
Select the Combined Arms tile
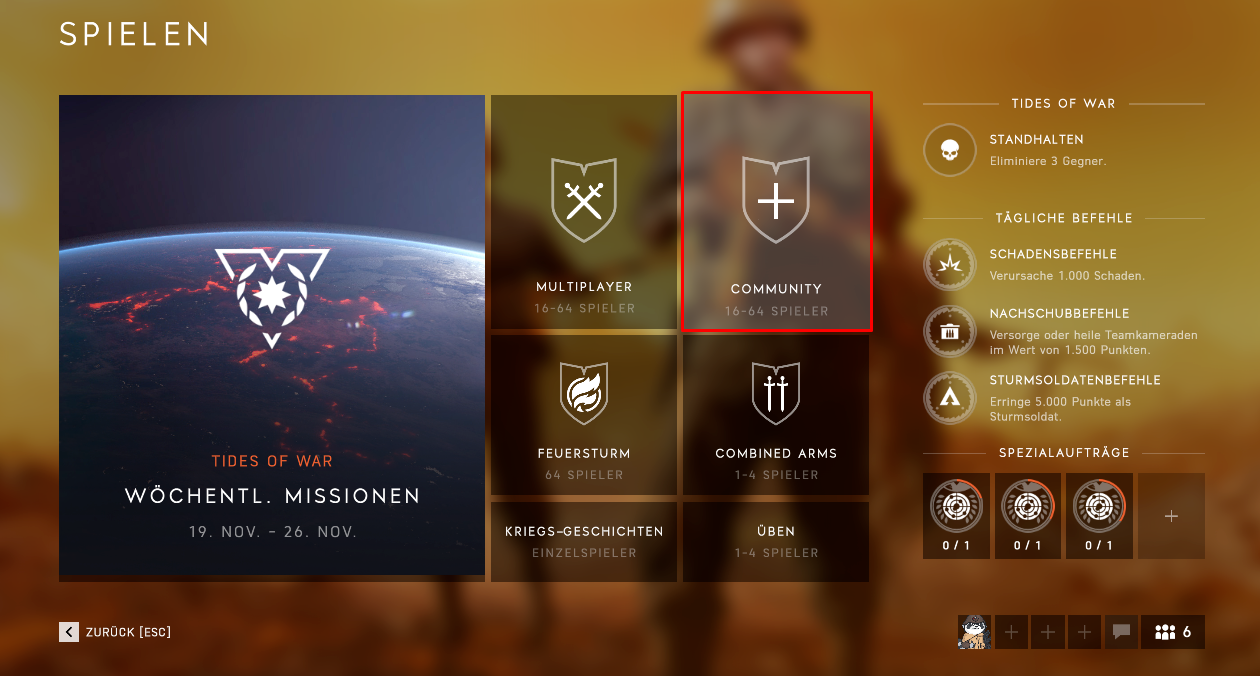[x=776, y=415]
